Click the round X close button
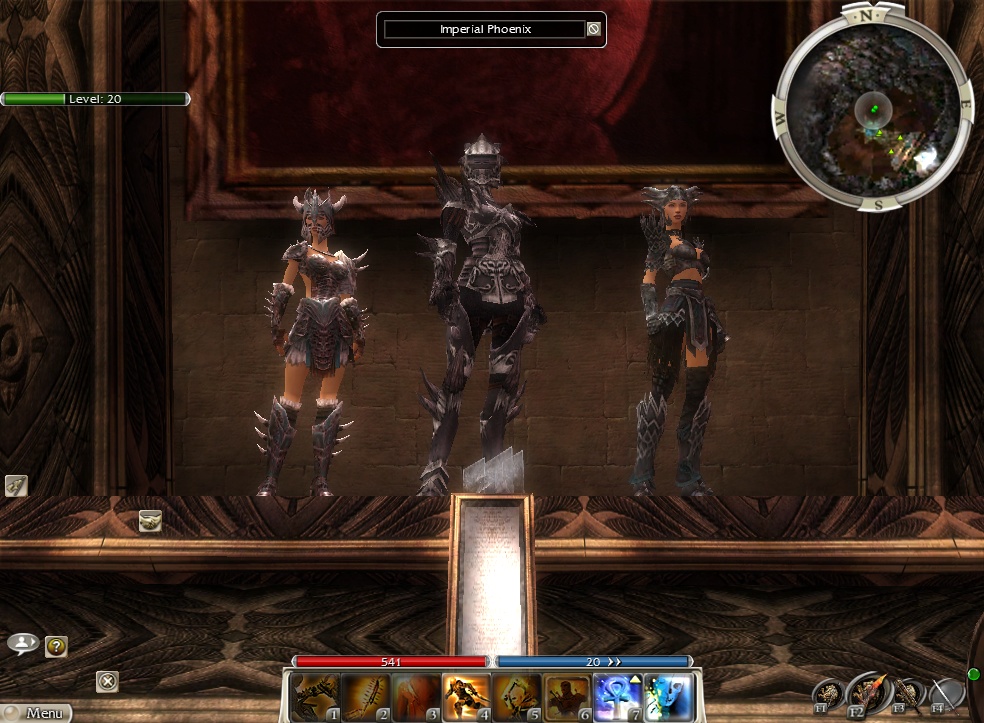This screenshot has height=723, width=984. pyautogui.click(x=107, y=682)
